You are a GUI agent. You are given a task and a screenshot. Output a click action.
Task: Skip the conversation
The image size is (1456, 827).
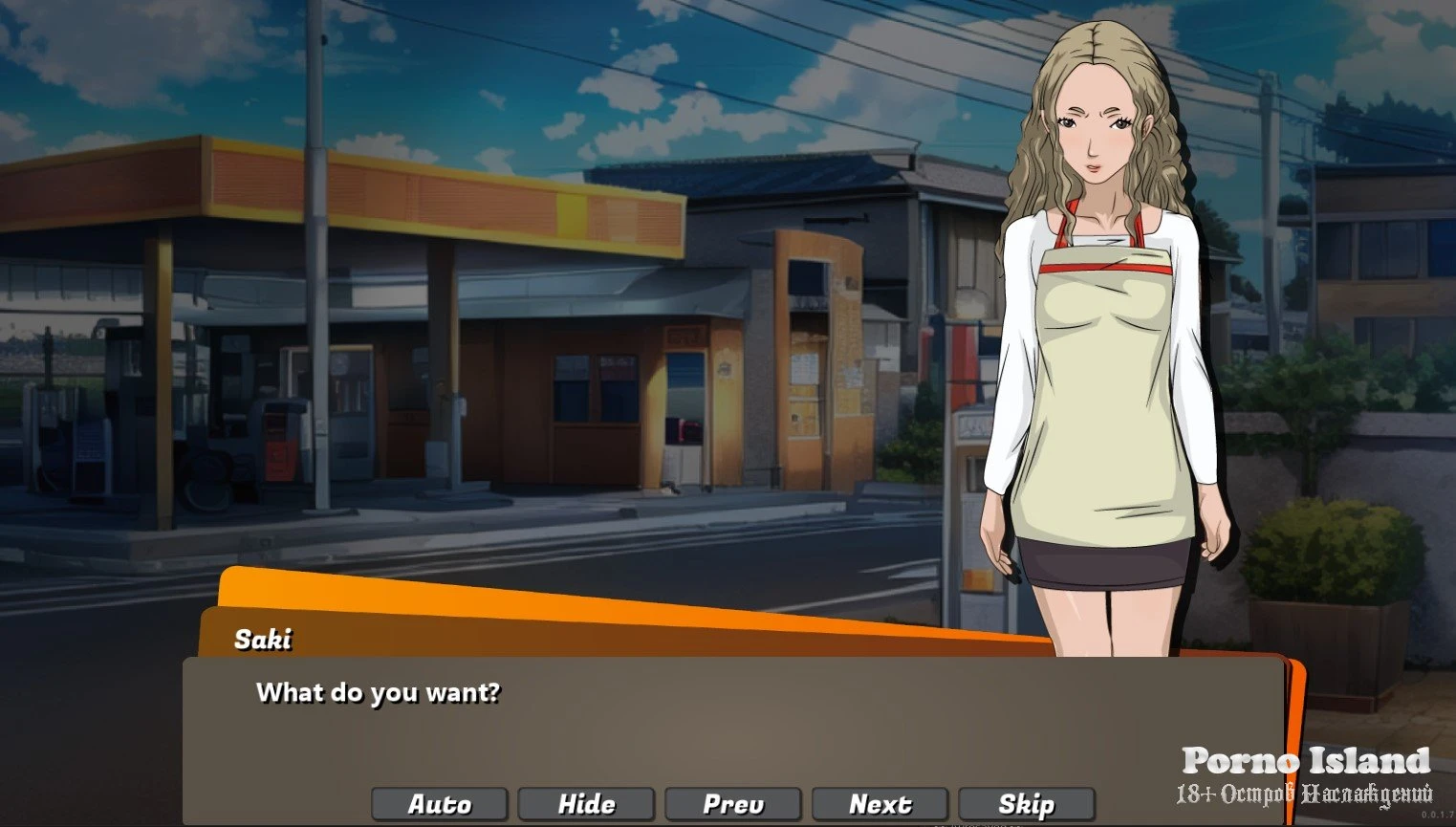[x=1027, y=804]
